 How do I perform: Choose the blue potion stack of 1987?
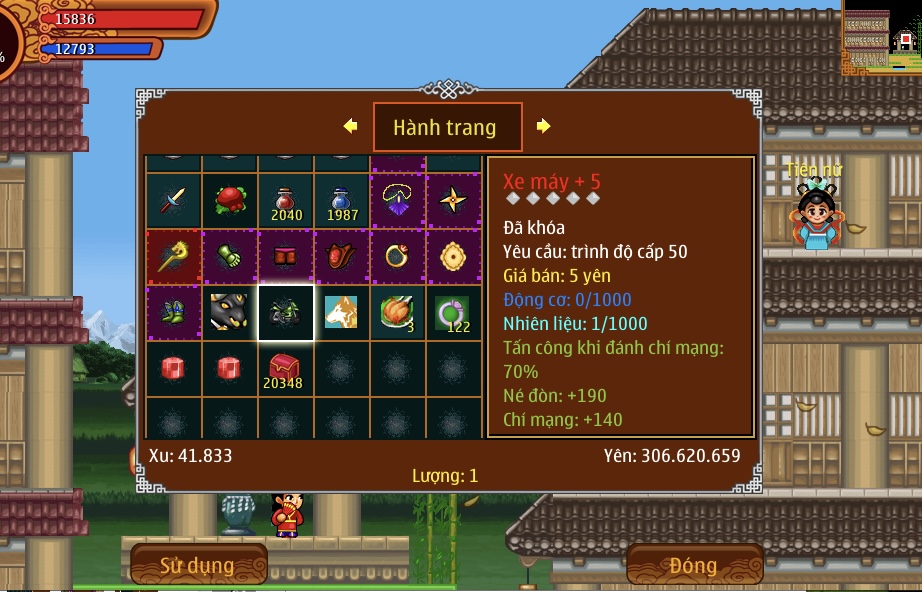coord(342,201)
